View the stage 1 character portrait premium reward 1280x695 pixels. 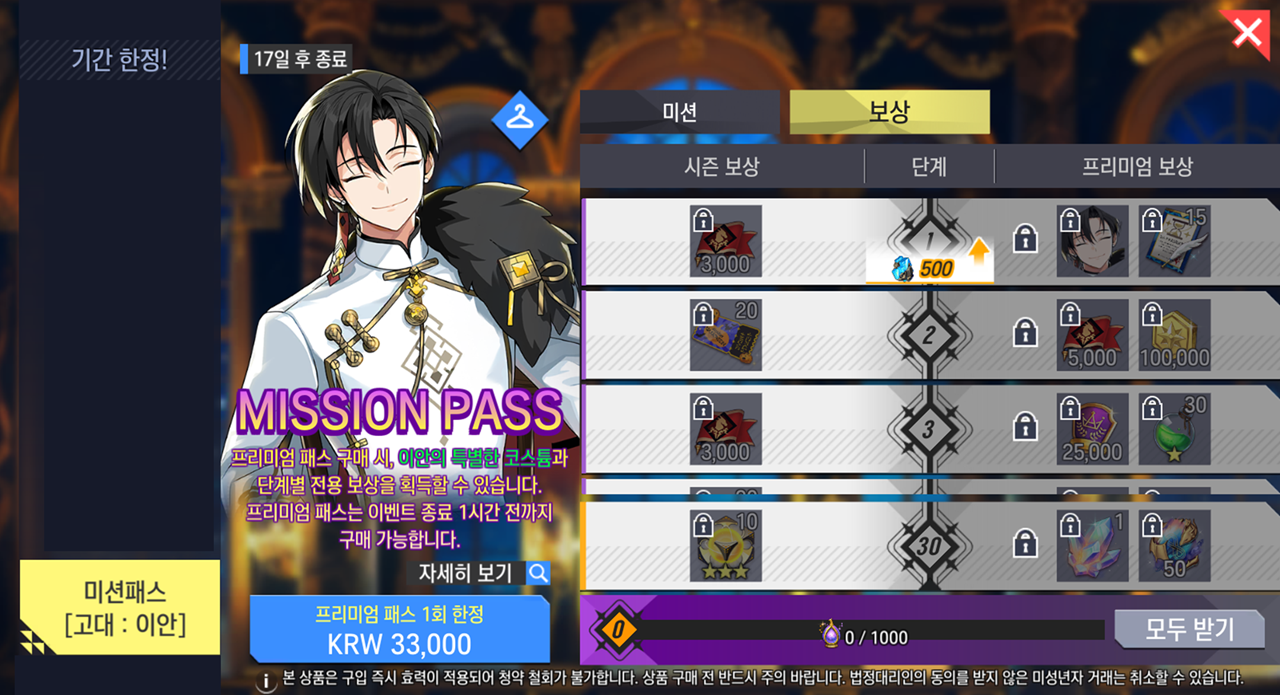click(x=1092, y=241)
